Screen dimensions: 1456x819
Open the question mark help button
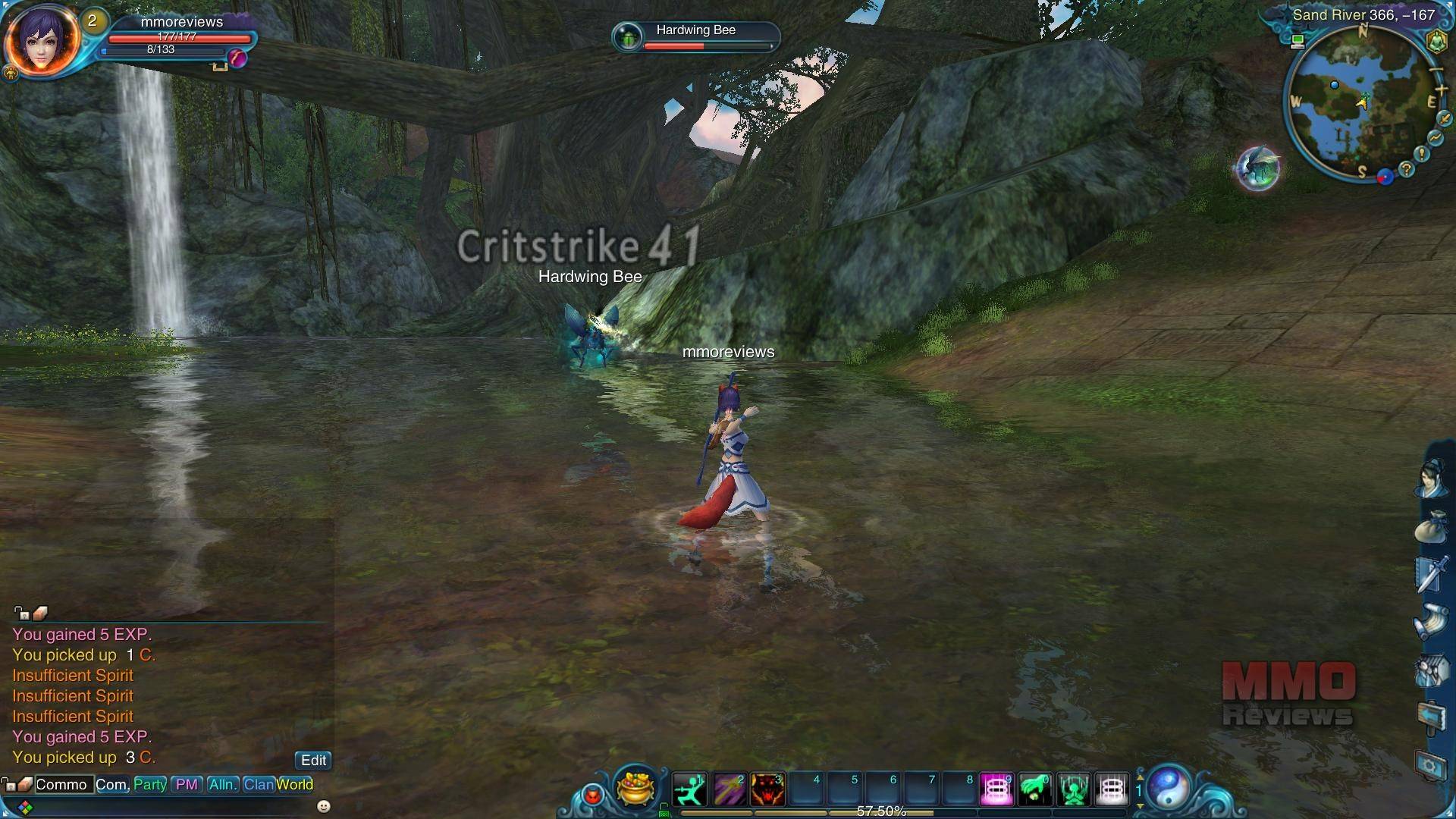(x=1407, y=169)
